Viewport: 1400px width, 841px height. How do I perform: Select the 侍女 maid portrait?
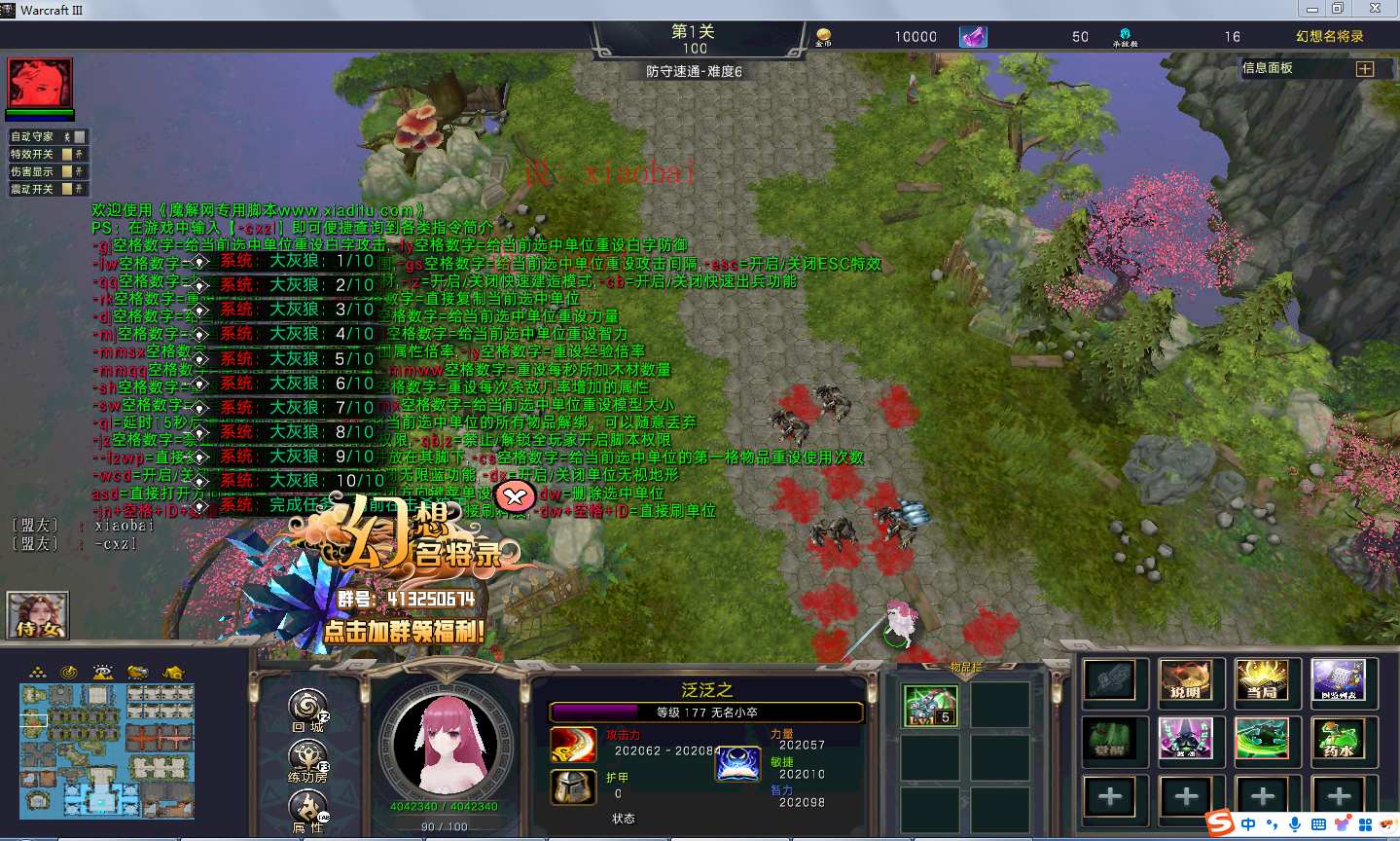(38, 616)
